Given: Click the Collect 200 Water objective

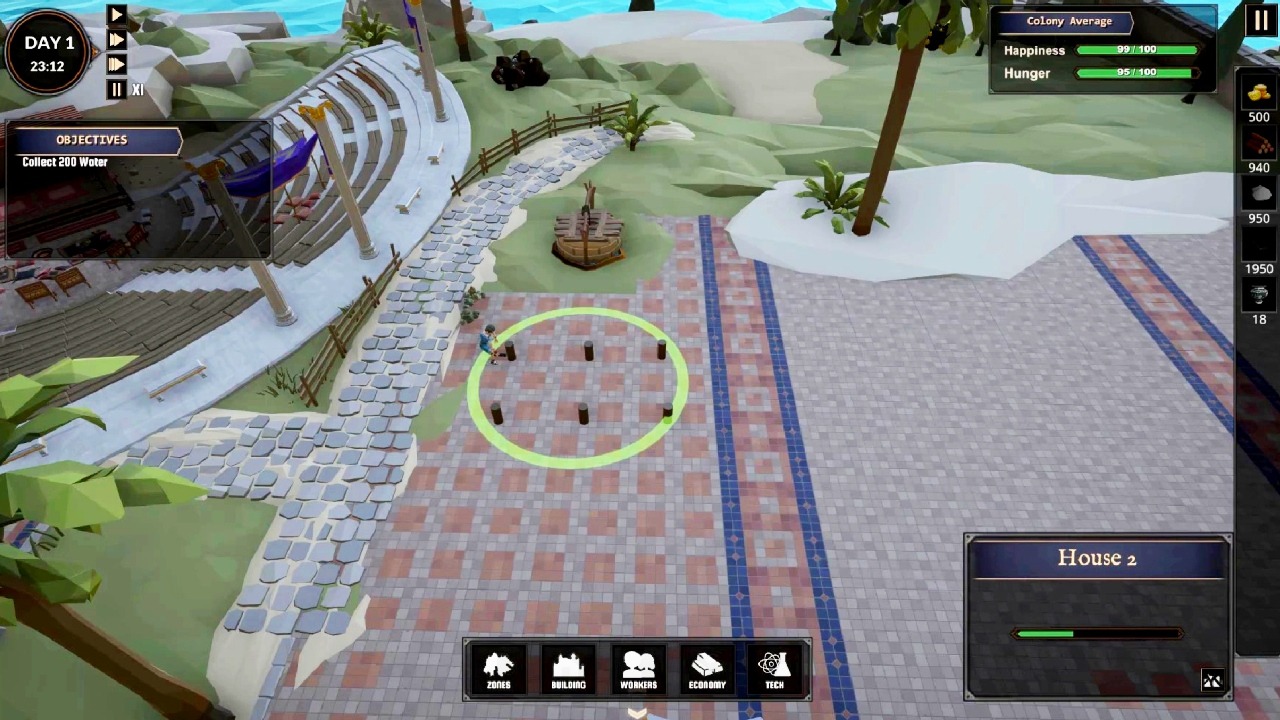Looking at the screenshot, I should (64, 161).
